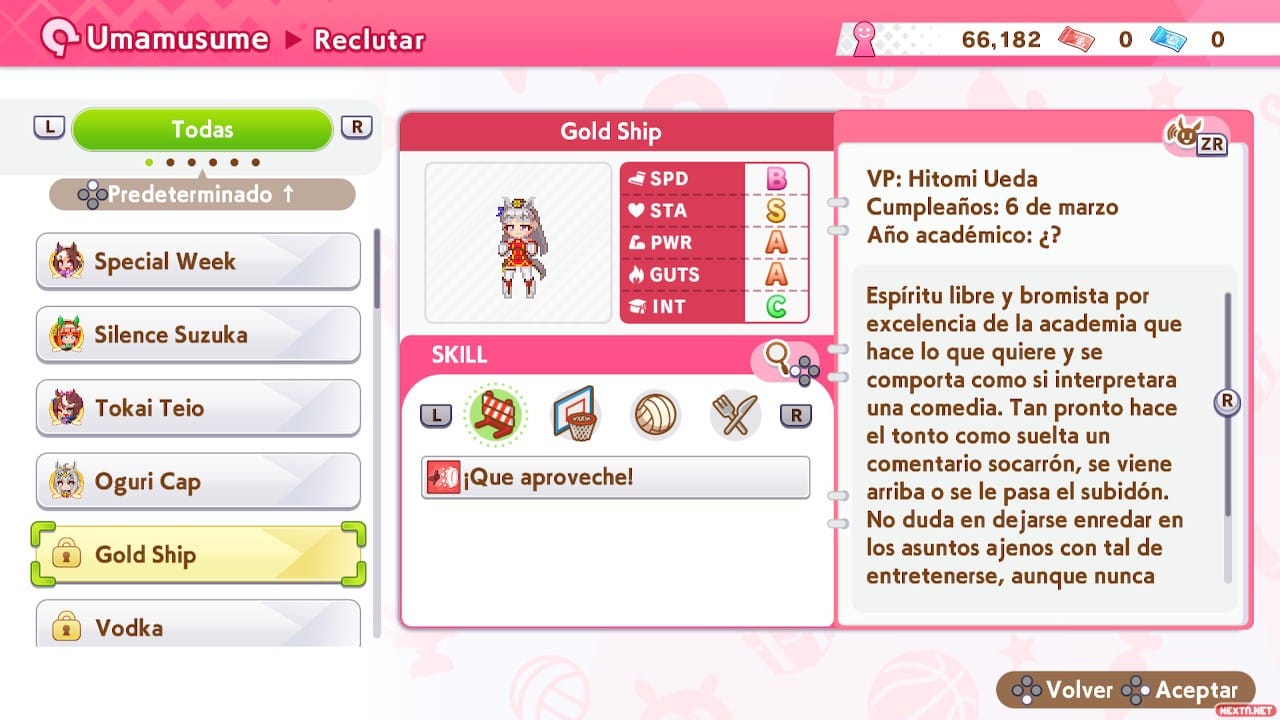Select the locked Gold Ship entry
Image resolution: width=1280 pixels, height=720 pixels.
pyautogui.click(x=198, y=555)
